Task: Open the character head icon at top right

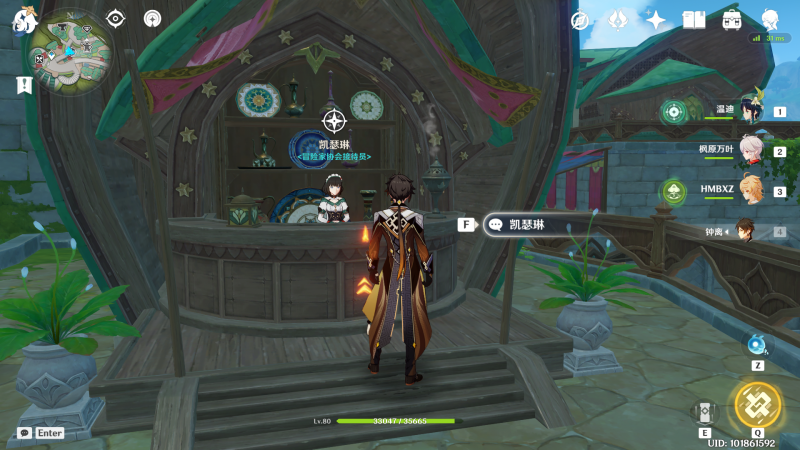Action: 770,20
